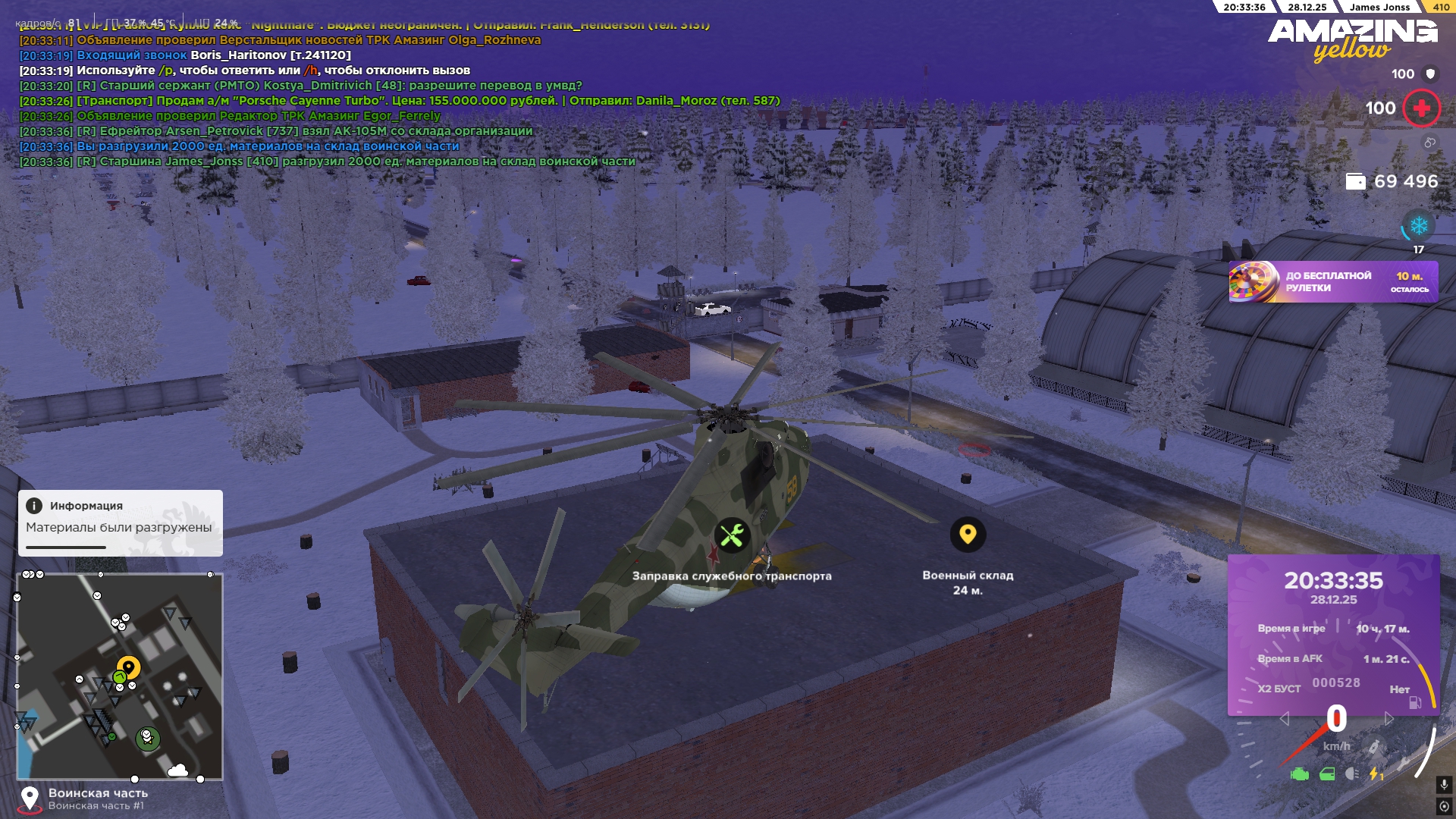Toggle the headlights indicator

pyautogui.click(x=1352, y=774)
